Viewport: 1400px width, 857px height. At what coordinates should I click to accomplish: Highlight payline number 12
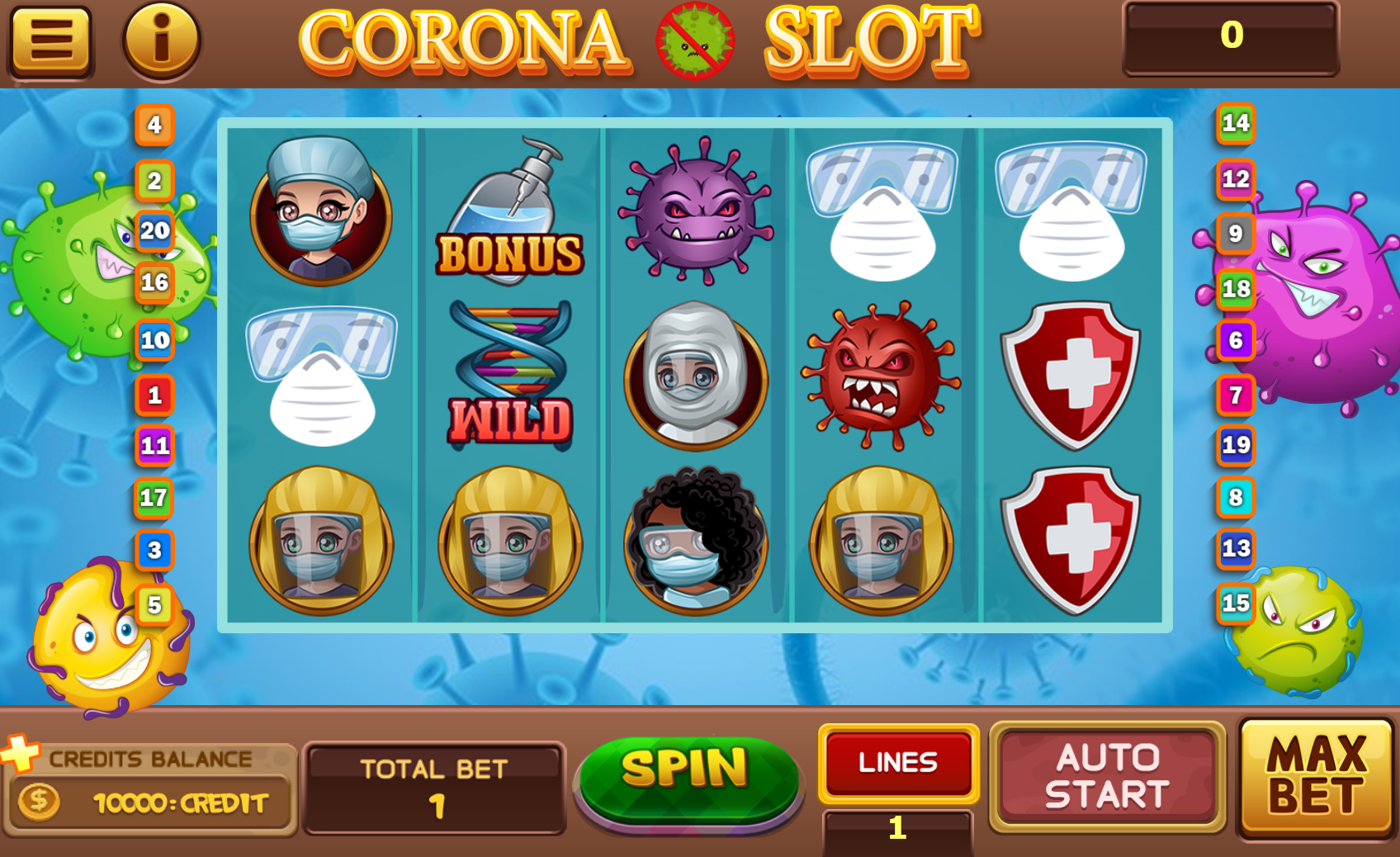click(x=1236, y=179)
